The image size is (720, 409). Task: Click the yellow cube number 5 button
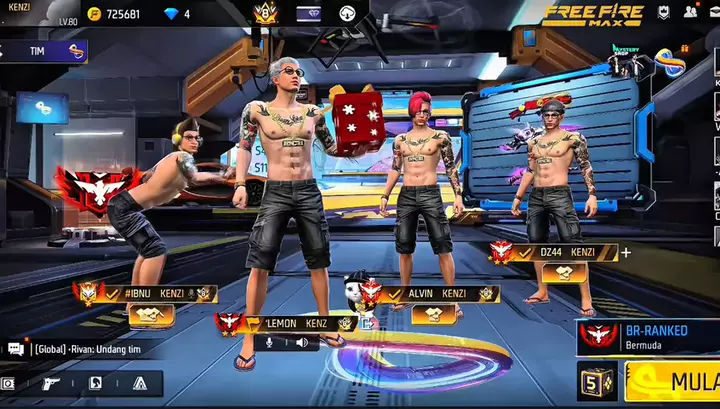[597, 381]
